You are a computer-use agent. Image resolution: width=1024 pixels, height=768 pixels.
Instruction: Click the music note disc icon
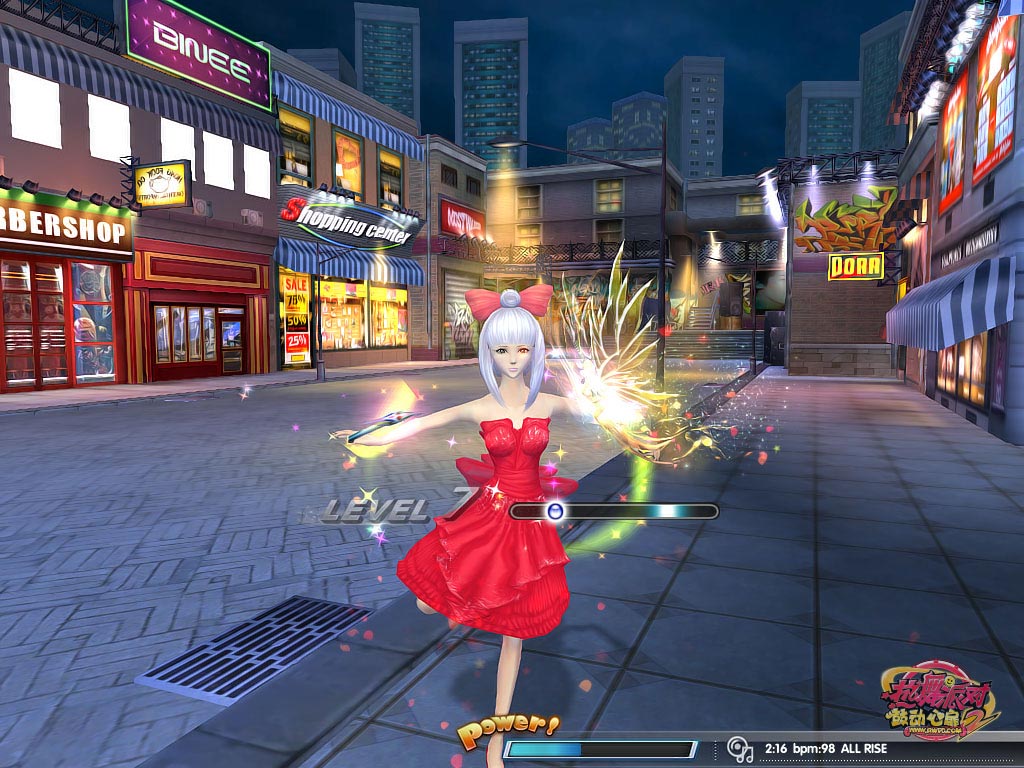(x=739, y=748)
